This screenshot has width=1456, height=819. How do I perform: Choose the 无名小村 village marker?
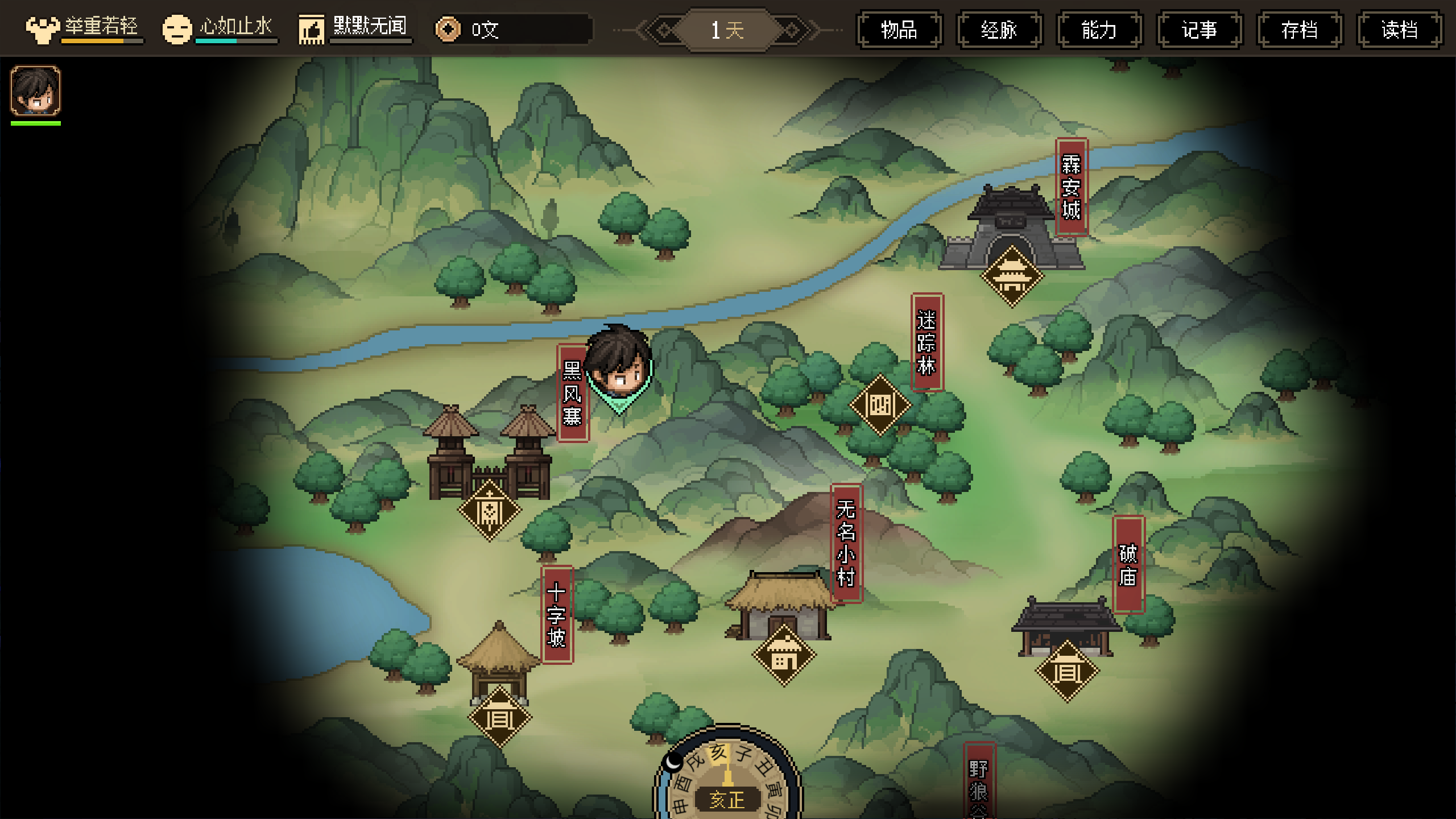coord(784,655)
